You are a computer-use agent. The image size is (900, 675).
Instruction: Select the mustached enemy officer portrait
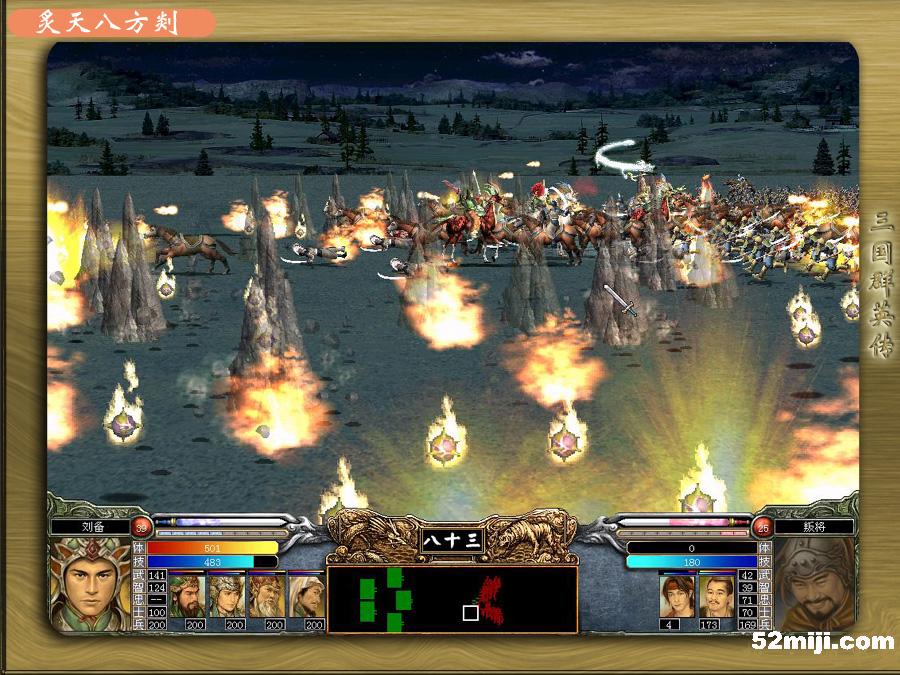pos(717,596)
